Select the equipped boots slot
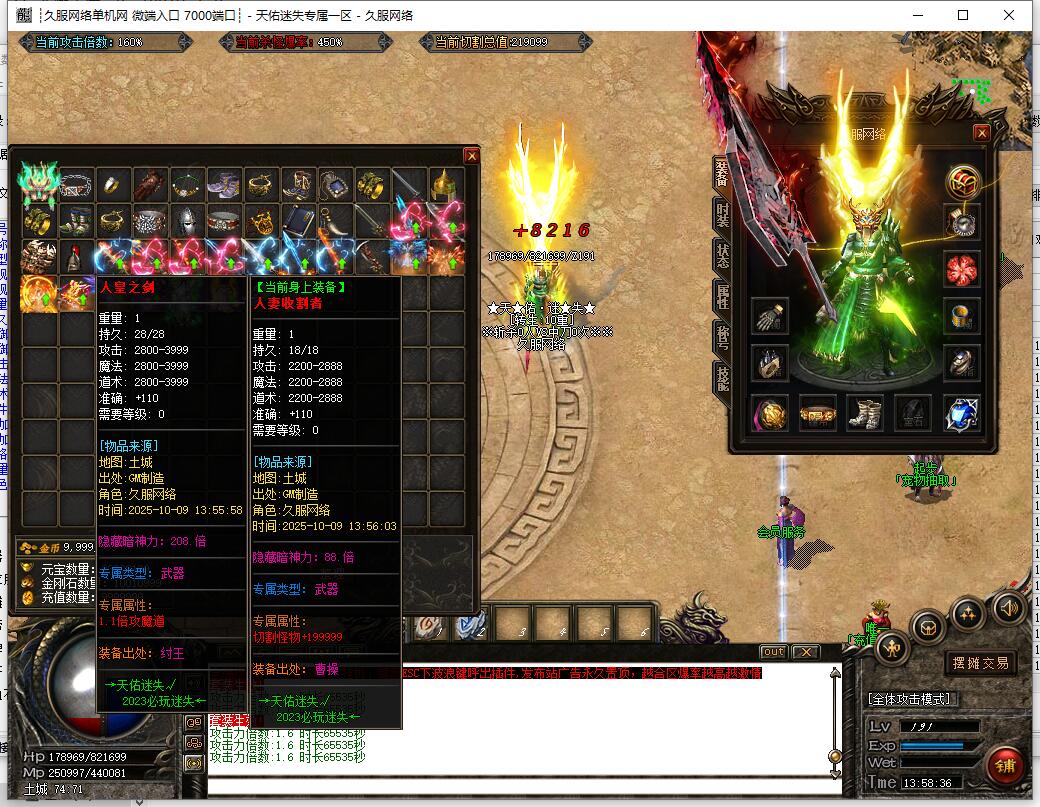Image resolution: width=1040 pixels, height=807 pixels. 865,412
